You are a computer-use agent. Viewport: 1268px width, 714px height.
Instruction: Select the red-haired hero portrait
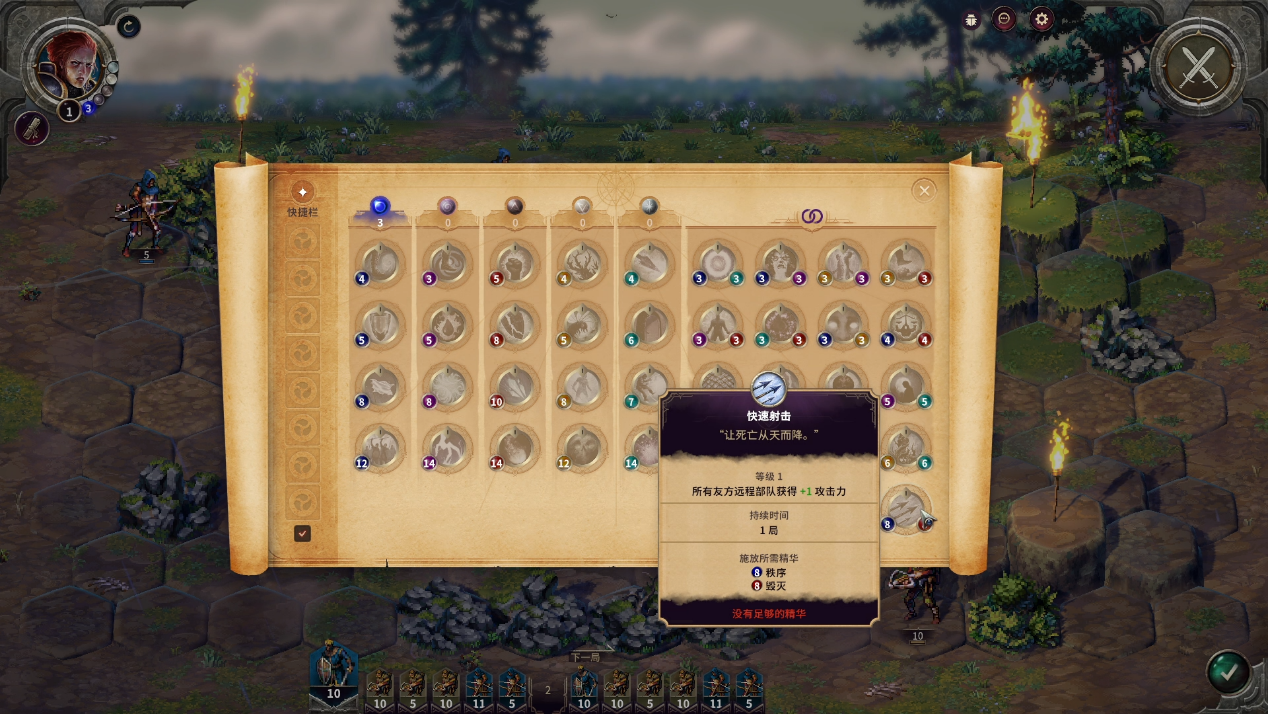tap(68, 64)
